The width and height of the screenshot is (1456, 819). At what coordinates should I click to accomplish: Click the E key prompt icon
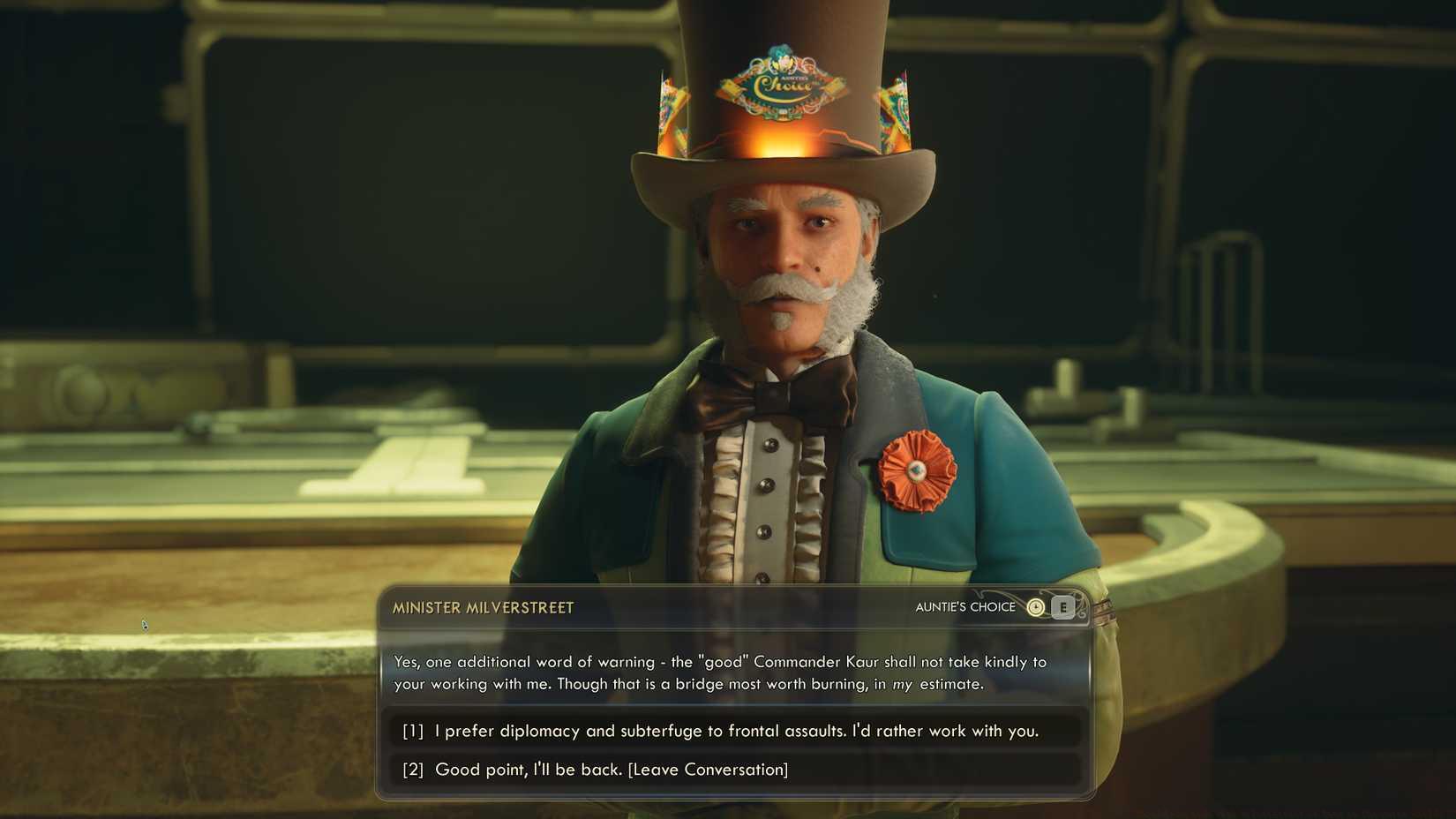[x=1062, y=607]
